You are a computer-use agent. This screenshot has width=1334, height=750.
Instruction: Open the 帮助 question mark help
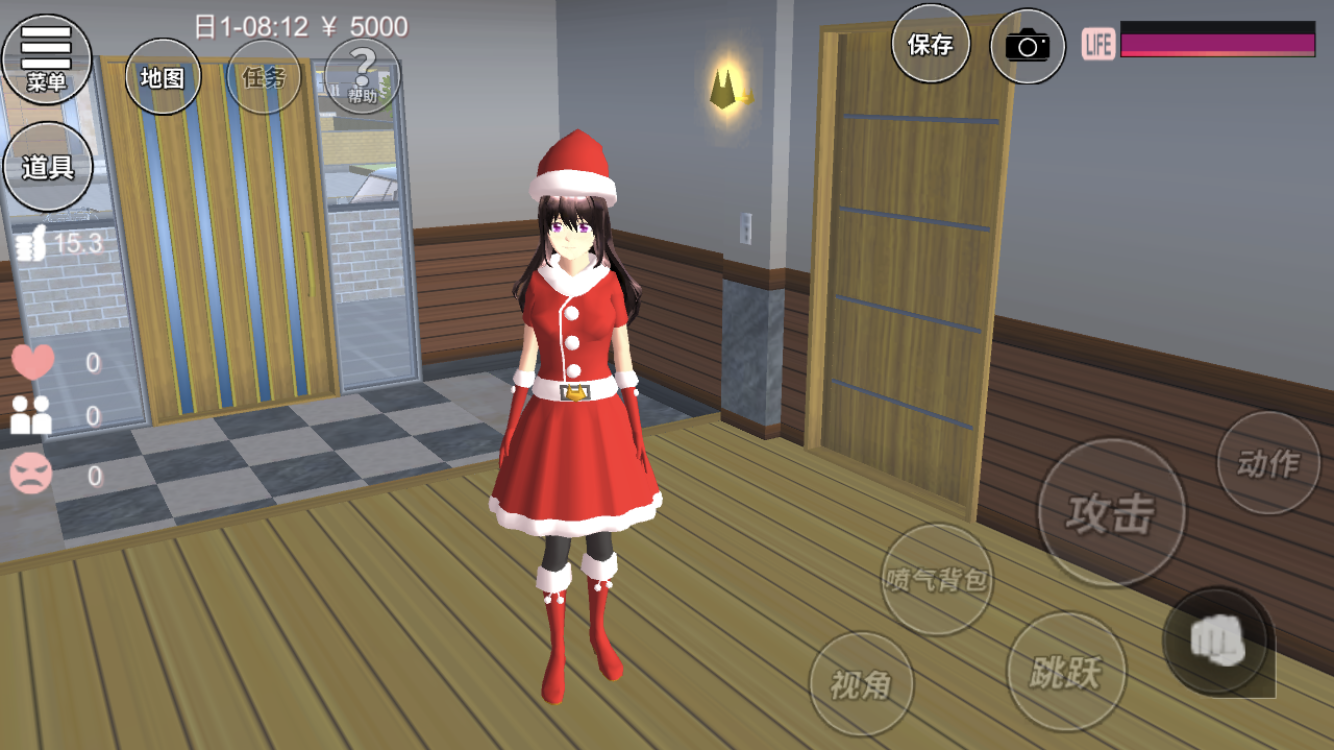[362, 77]
